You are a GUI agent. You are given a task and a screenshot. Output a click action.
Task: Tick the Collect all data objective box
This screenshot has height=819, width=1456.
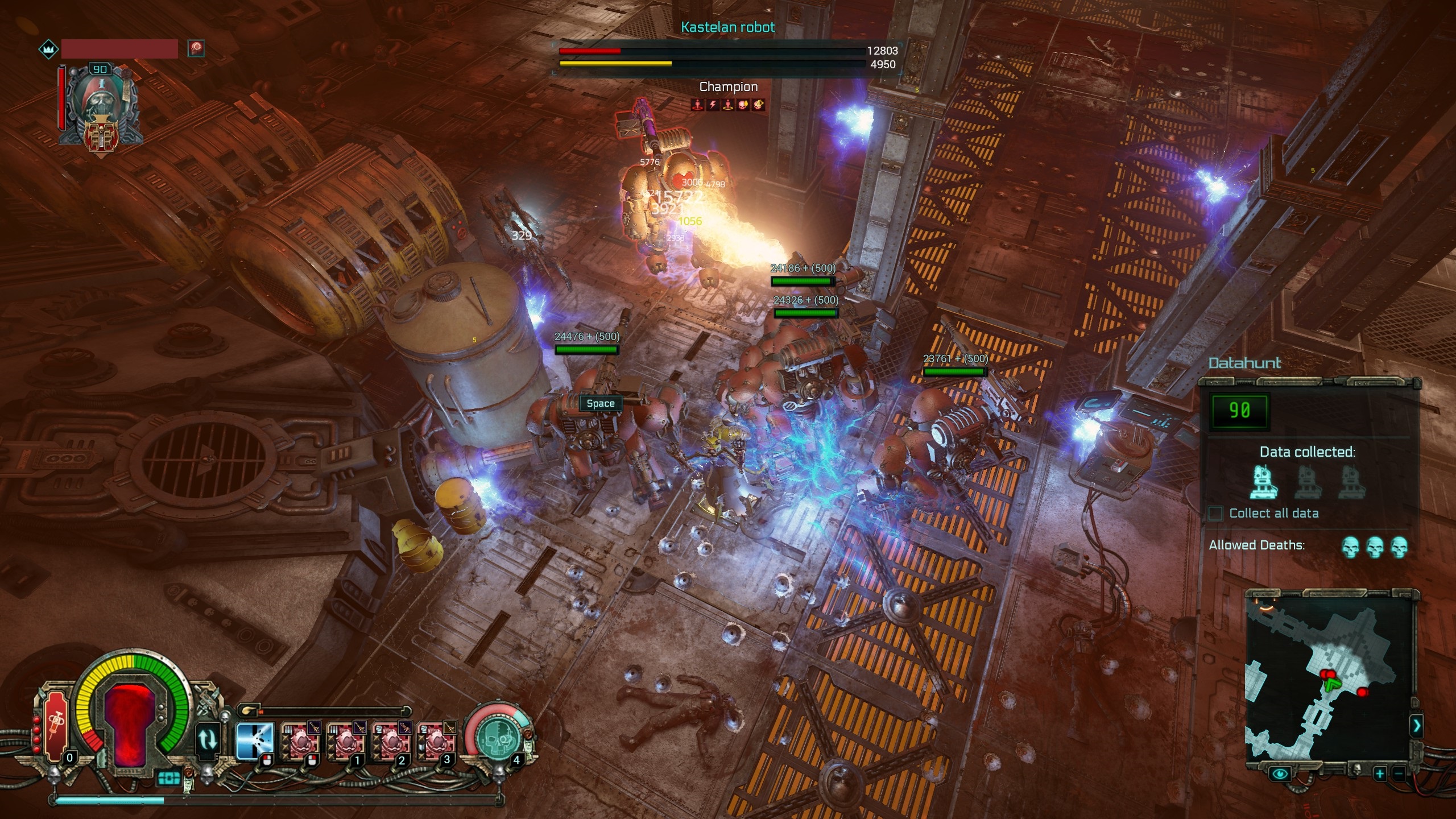[1215, 514]
